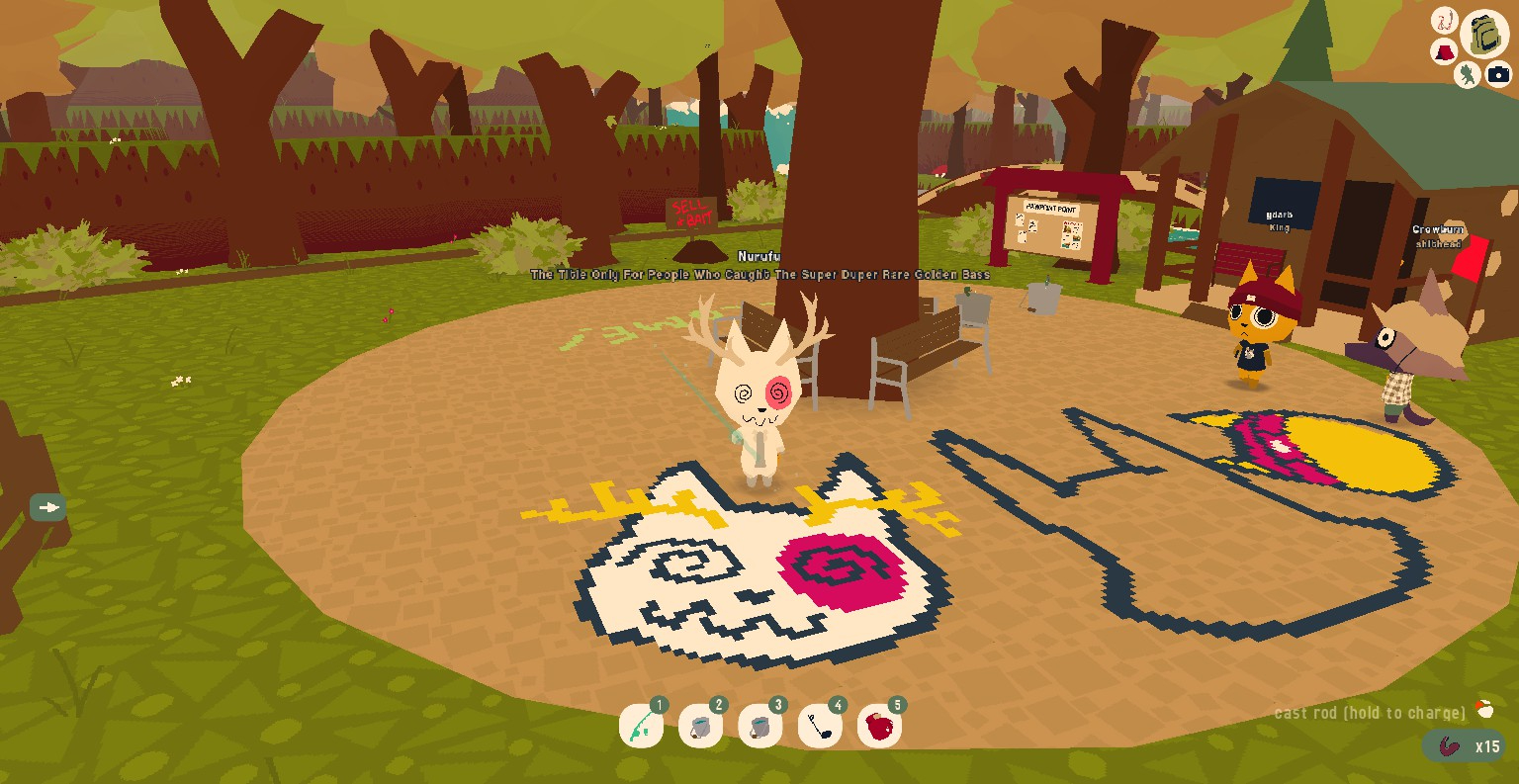
Task: Select the fishing rod in hotbar slot 1
Action: coord(641,728)
